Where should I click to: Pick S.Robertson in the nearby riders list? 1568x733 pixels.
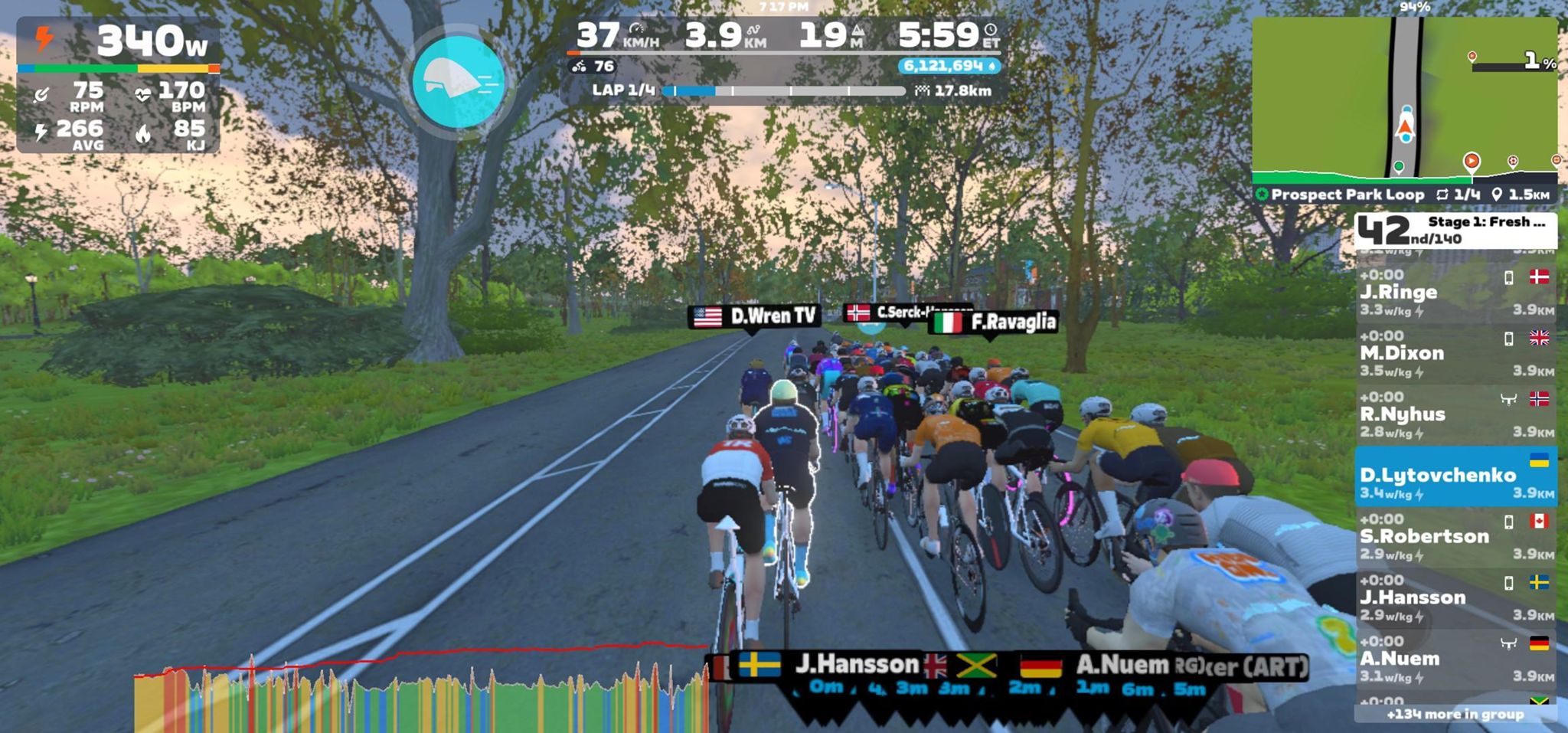pos(1455,537)
